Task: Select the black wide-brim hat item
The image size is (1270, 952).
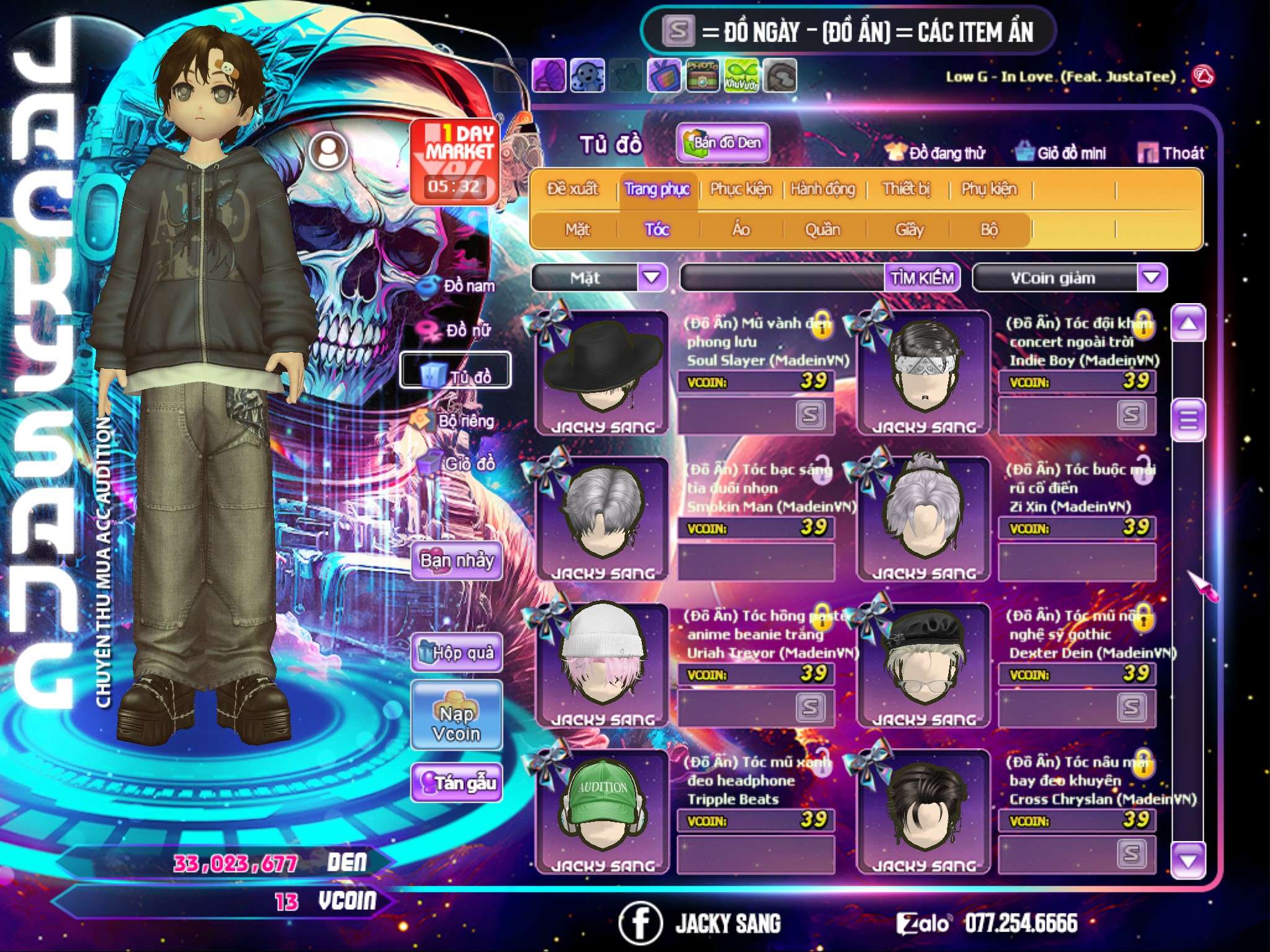Action: tap(602, 372)
